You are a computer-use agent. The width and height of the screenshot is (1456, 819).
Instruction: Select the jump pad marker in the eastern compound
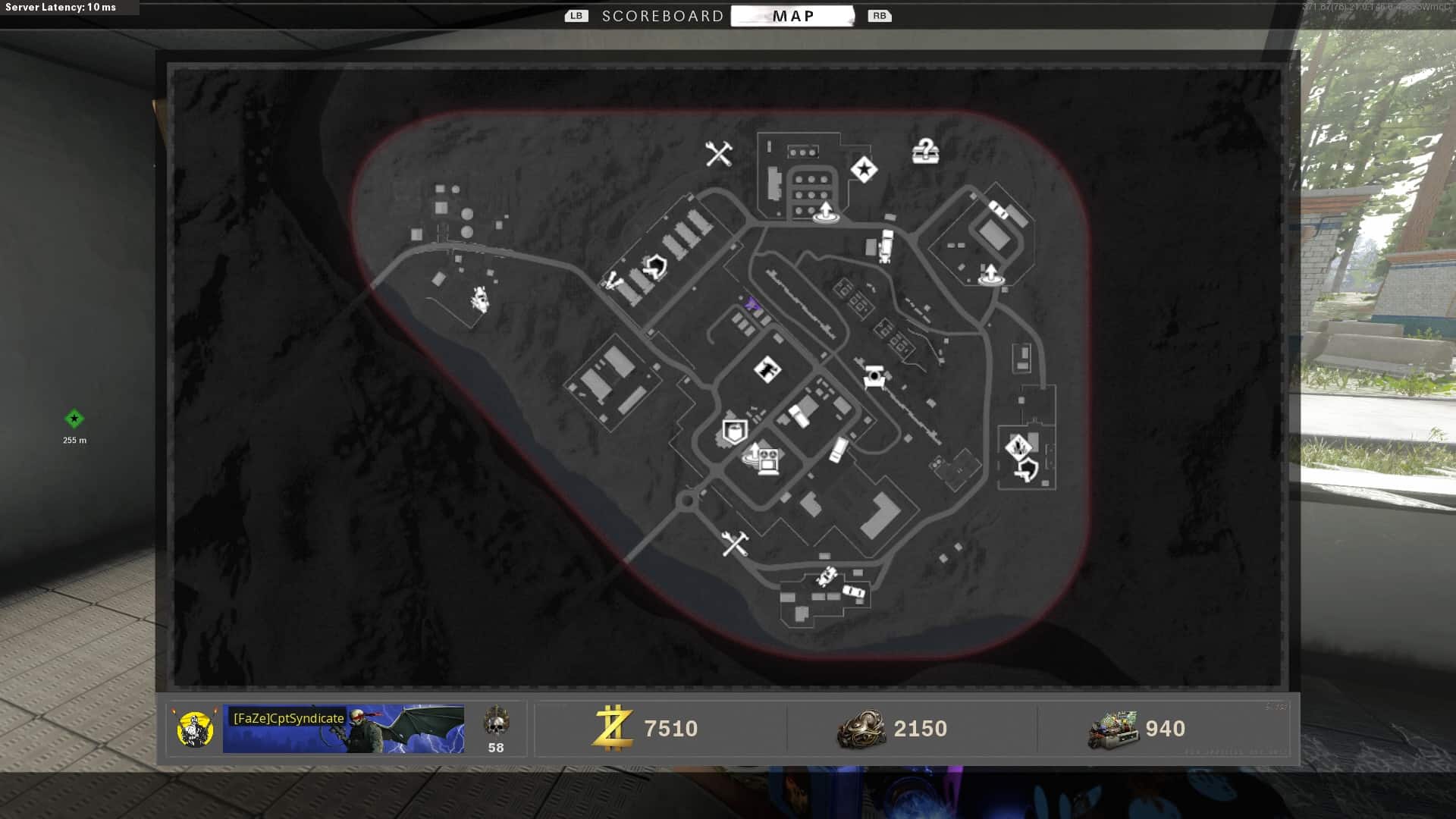point(990,275)
